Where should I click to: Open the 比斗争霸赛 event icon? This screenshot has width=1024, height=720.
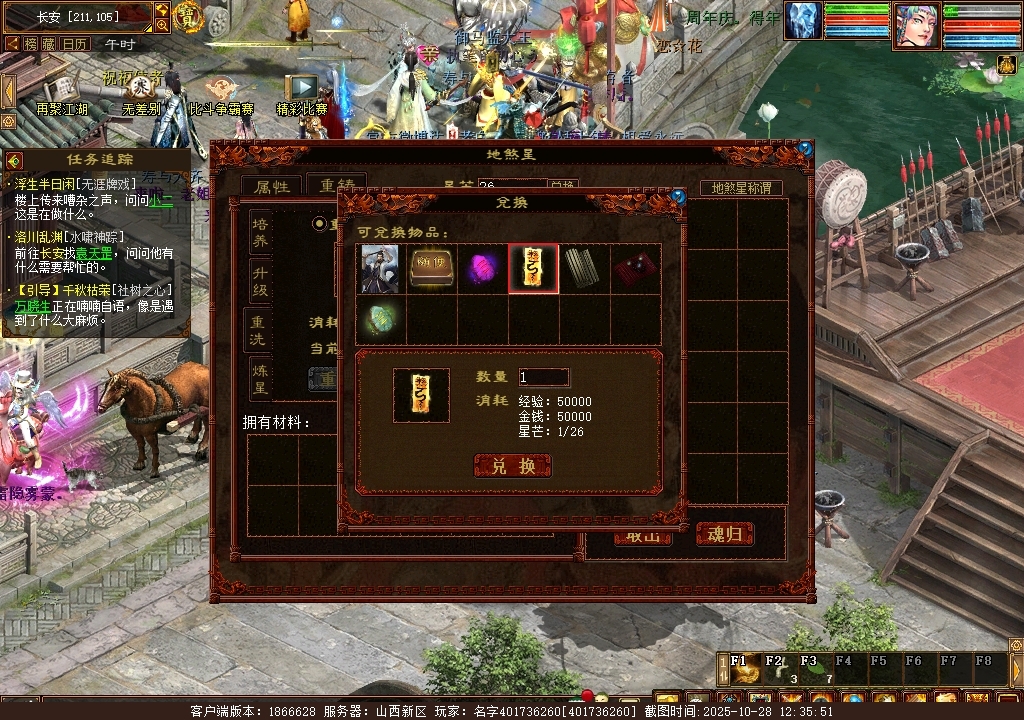click(221, 92)
